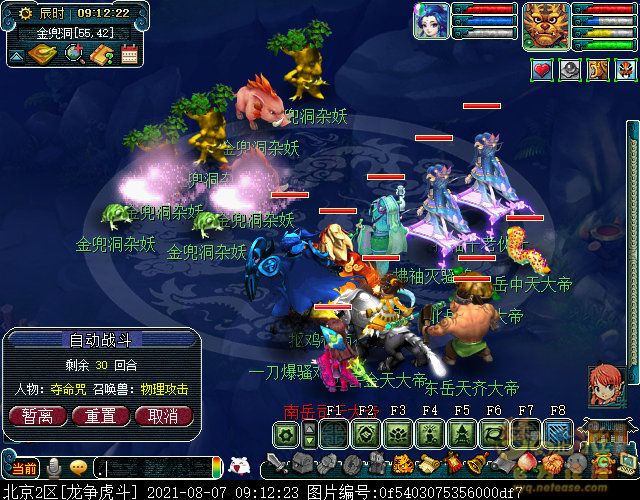Activate the F3 lotus skill slot

point(398,434)
